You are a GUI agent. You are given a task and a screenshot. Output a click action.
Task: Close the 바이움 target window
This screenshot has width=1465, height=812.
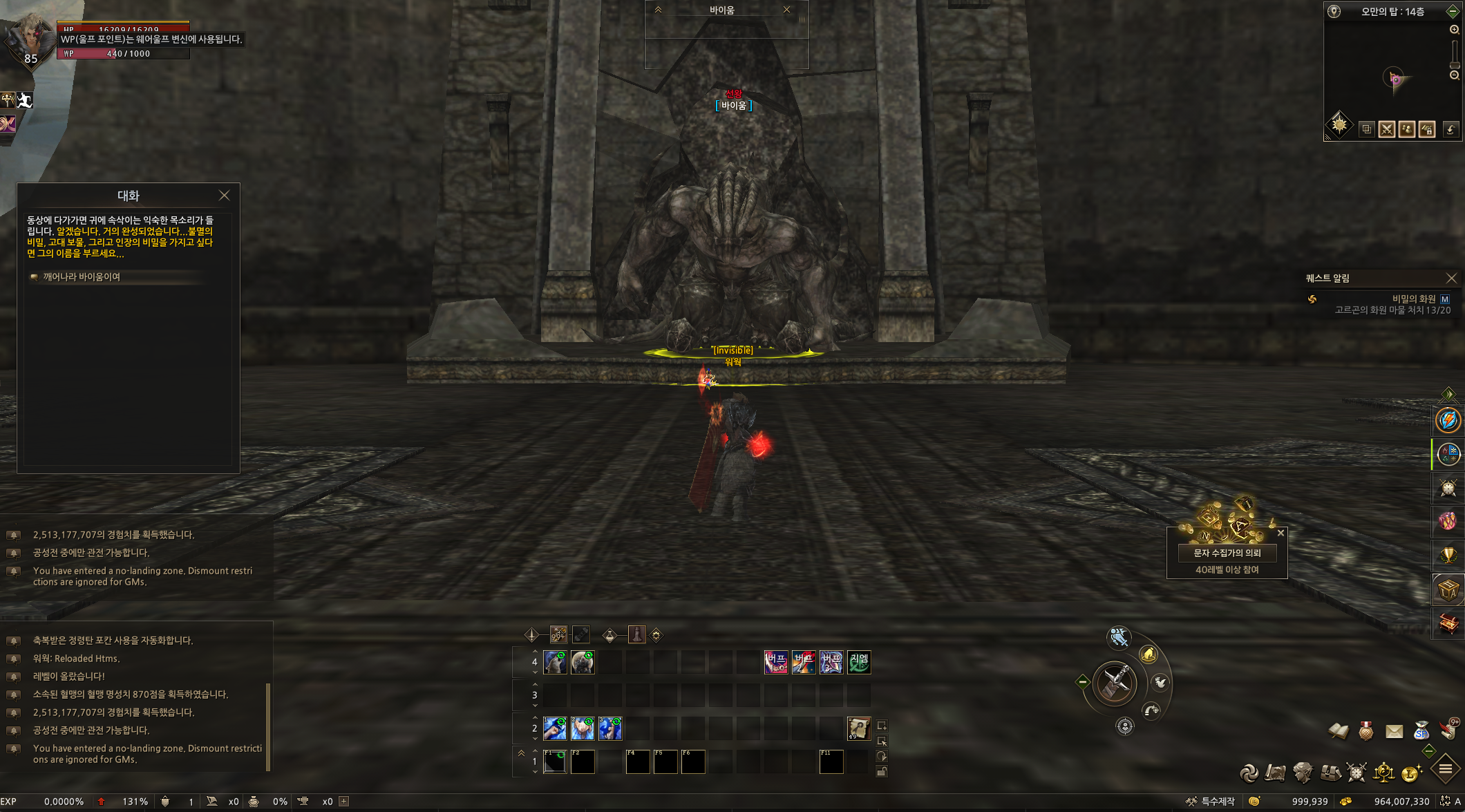pyautogui.click(x=786, y=10)
